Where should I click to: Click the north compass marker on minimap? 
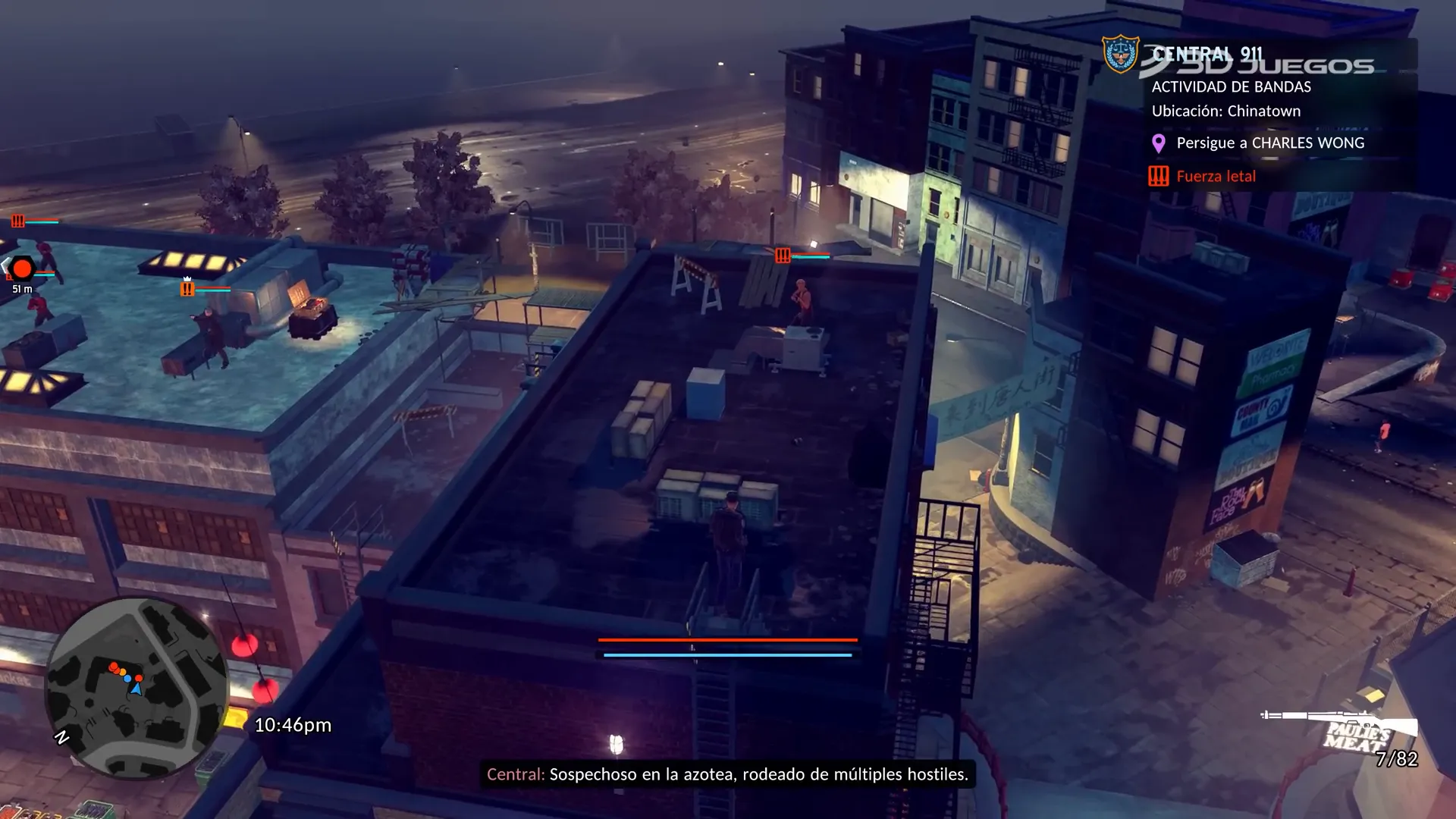pyautogui.click(x=61, y=737)
